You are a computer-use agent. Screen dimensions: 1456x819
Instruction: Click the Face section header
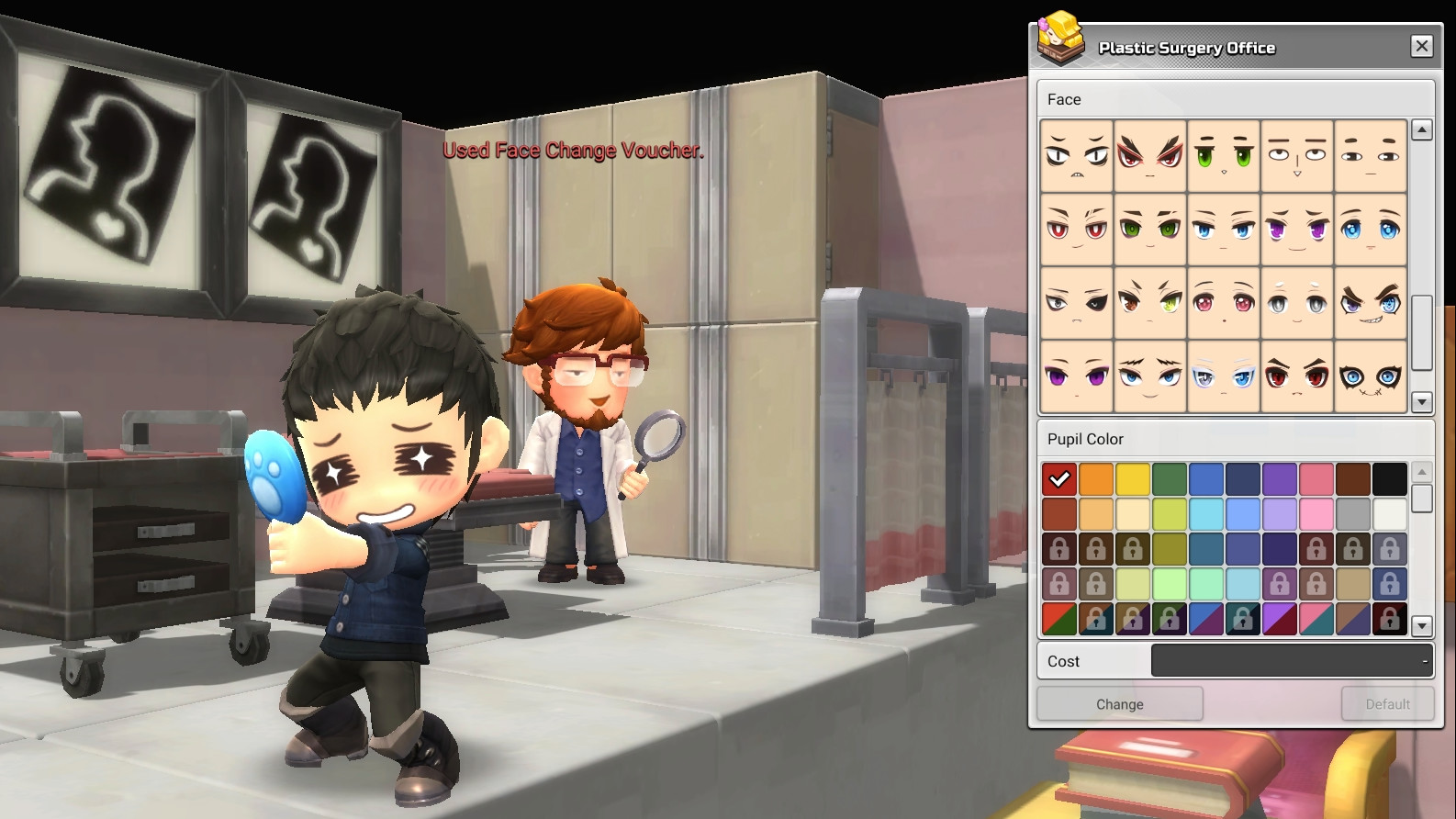1064,99
